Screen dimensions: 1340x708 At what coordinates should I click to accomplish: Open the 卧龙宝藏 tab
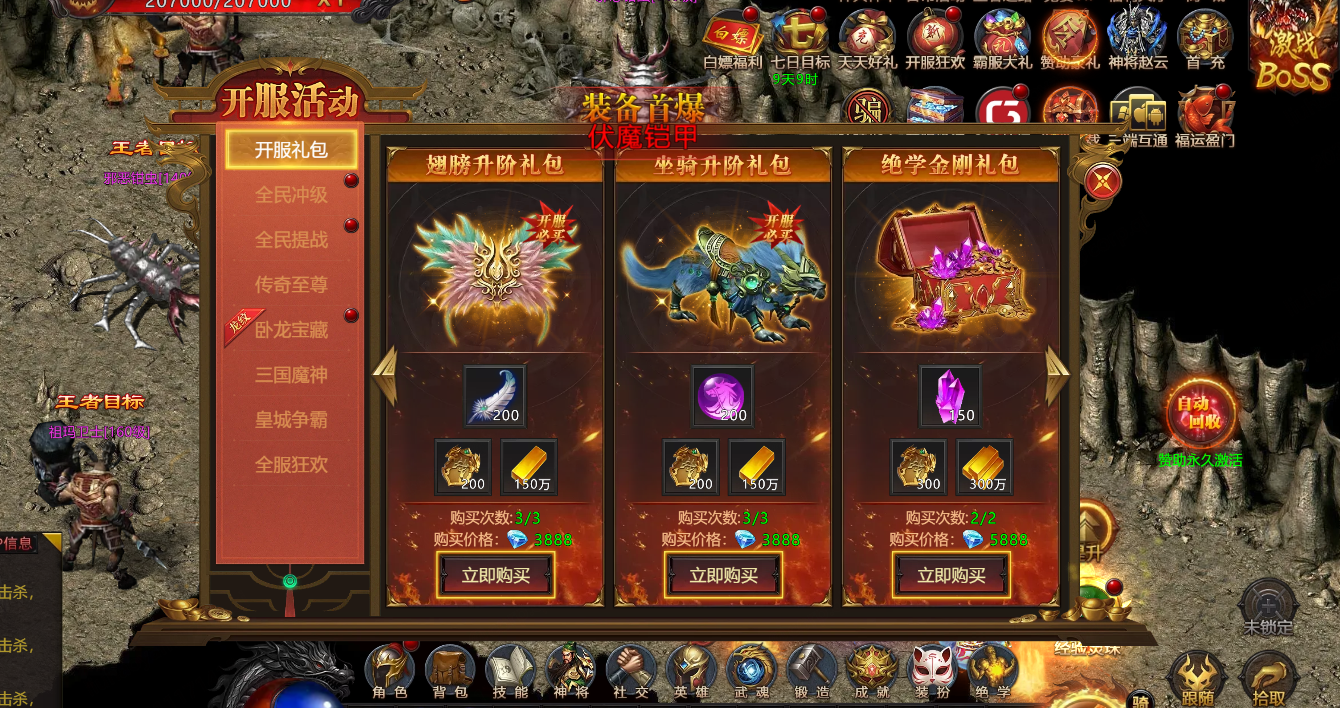click(x=291, y=330)
